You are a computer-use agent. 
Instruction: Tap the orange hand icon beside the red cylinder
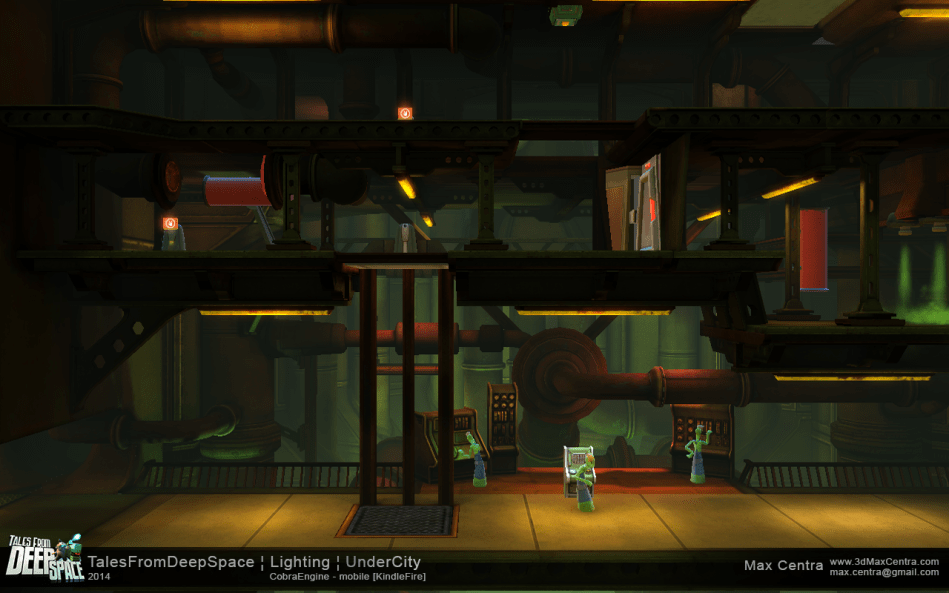point(170,223)
